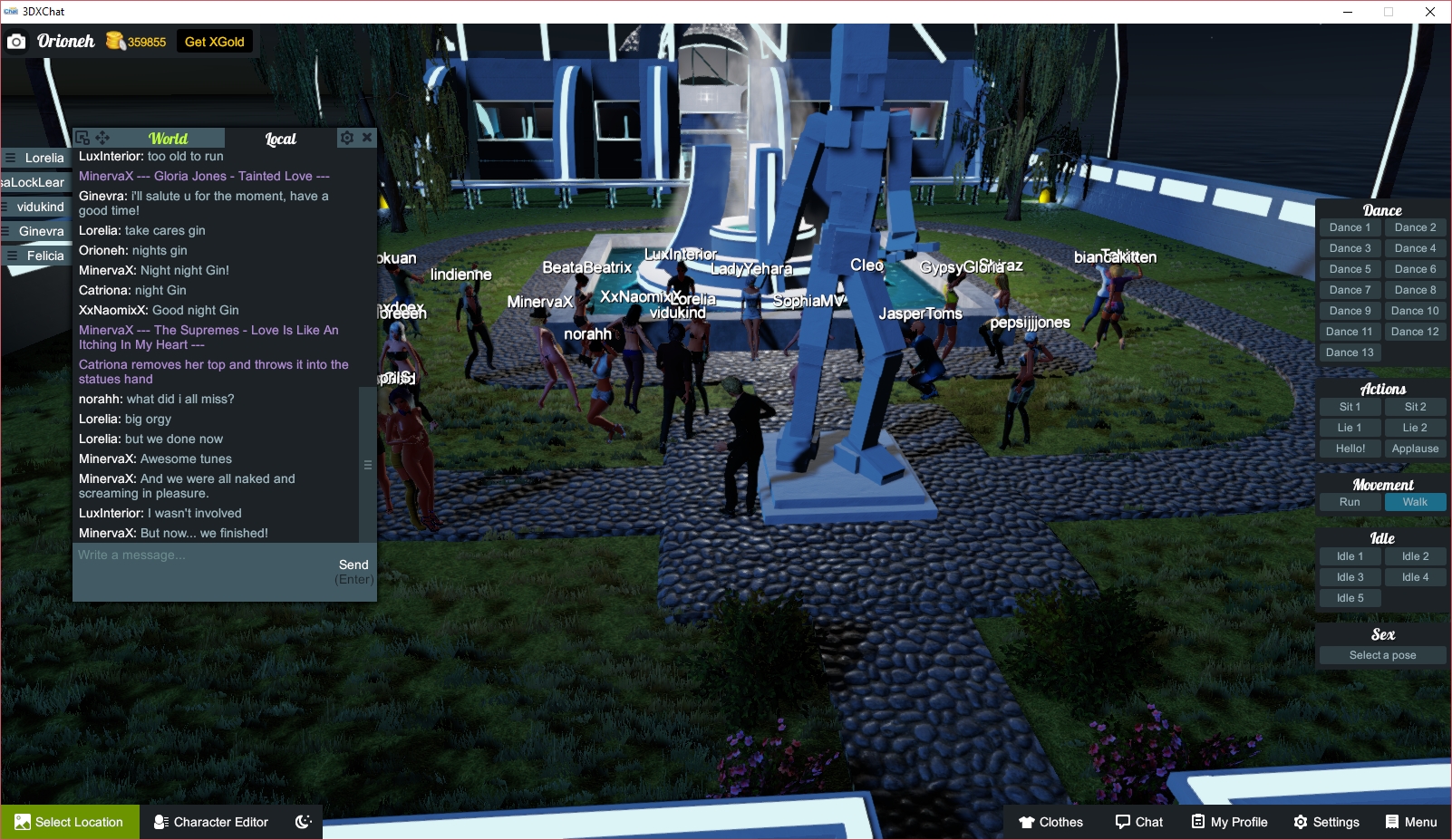Viewport: 1452px width, 840px height.
Task: Open the chat window settings gear
Action: (x=347, y=138)
